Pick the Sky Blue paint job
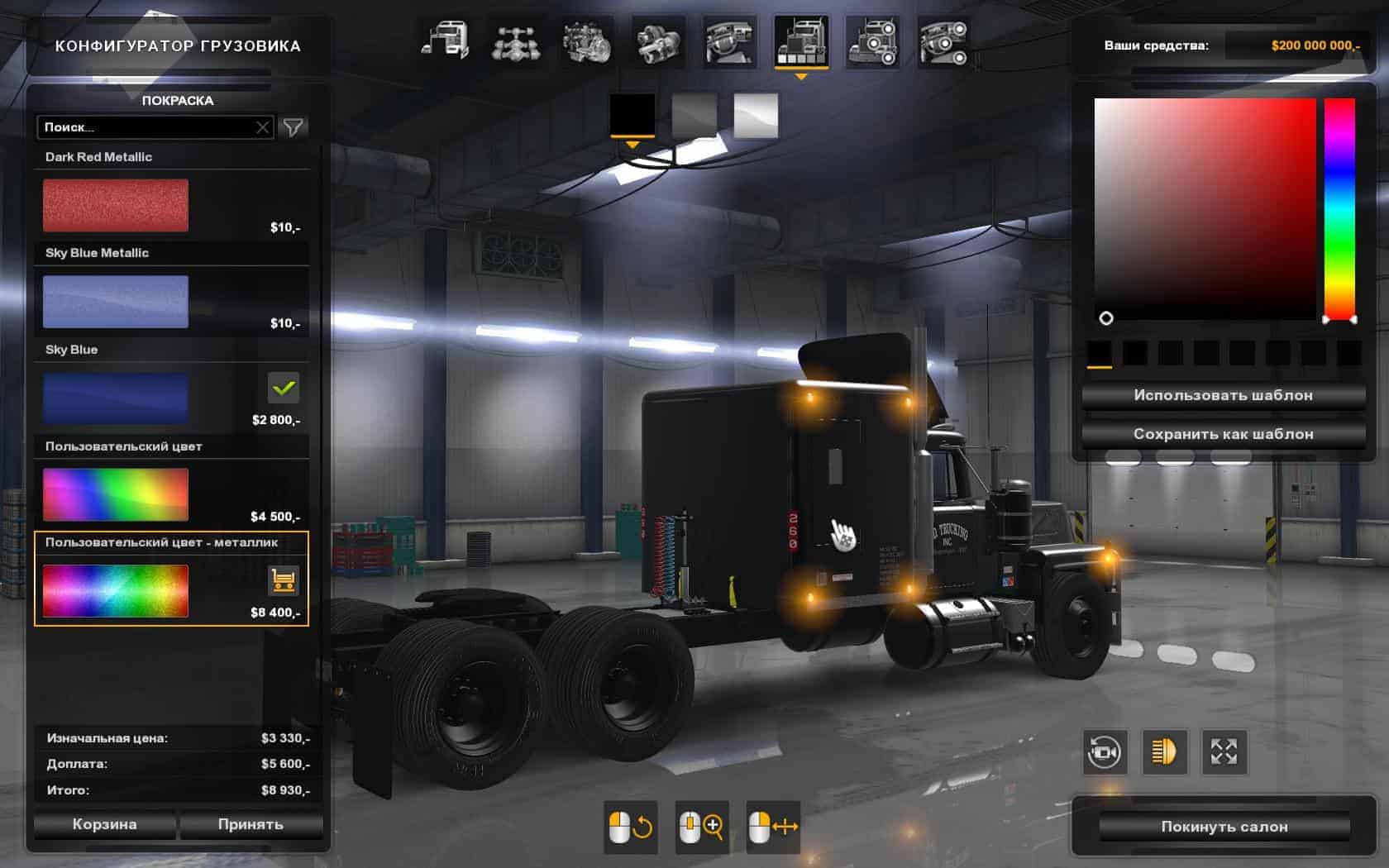1389x868 pixels. pos(116,398)
